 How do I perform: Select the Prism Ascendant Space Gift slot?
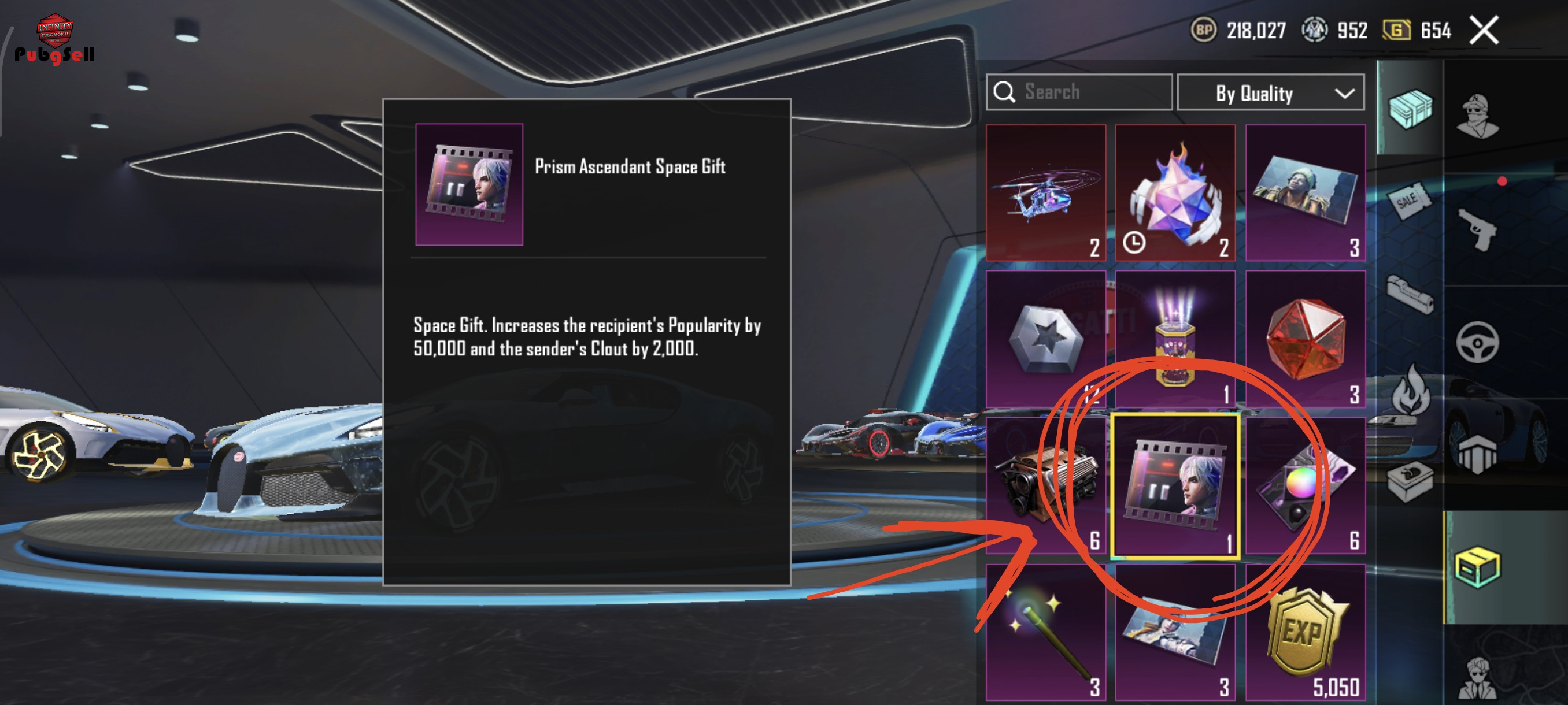coord(1175,485)
